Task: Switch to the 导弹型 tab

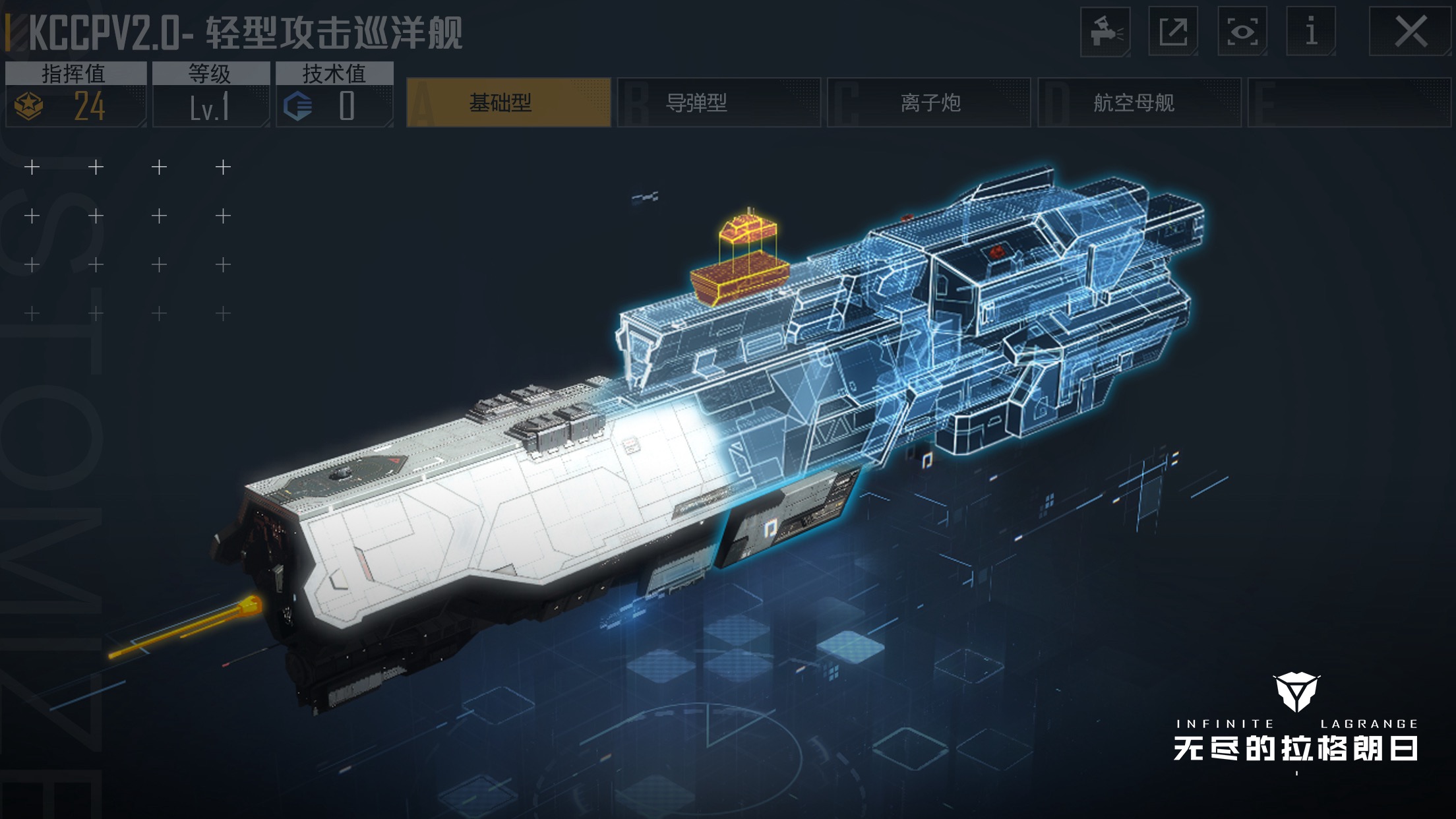Action: 718,103
